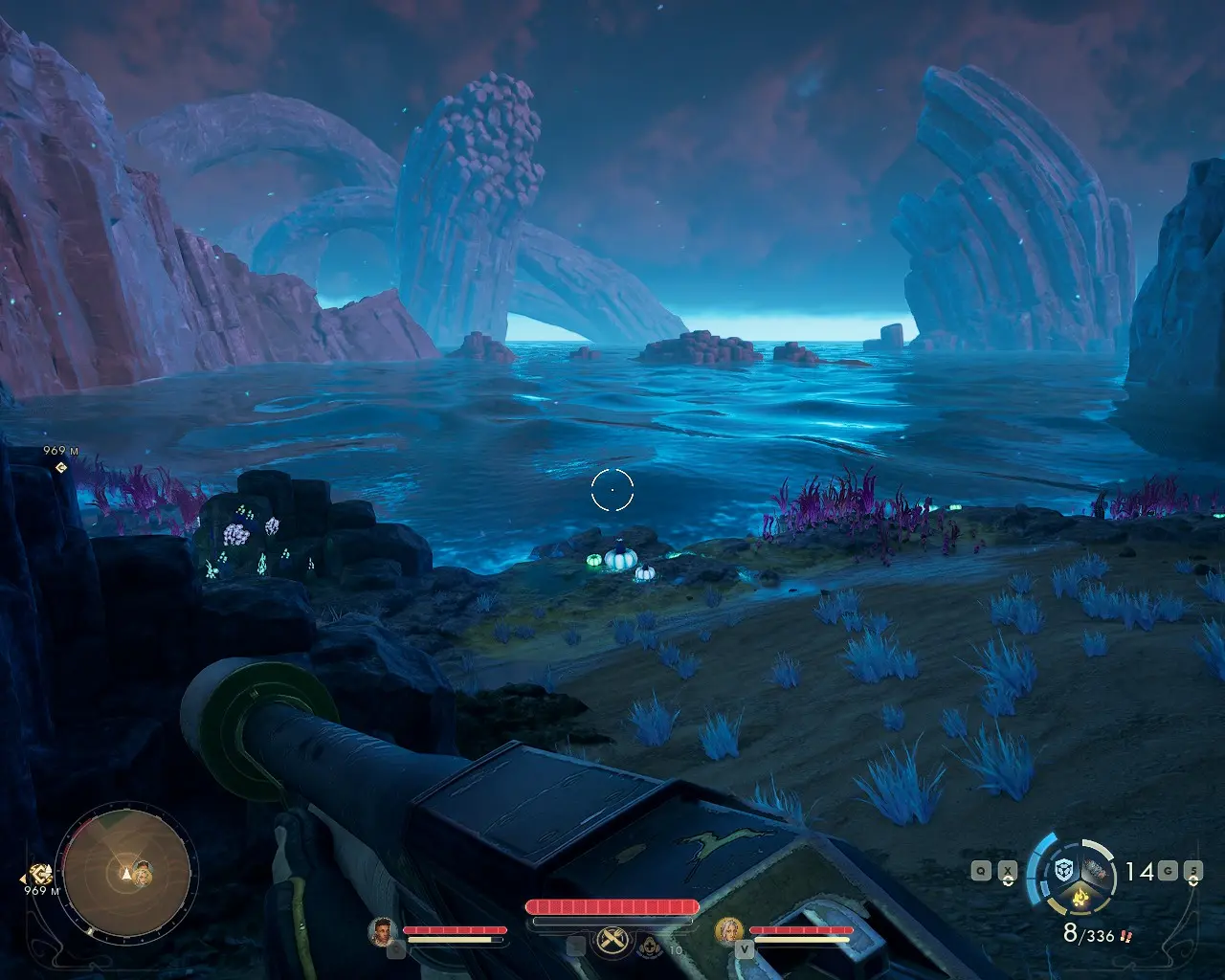Select the blonde companion portrait

pyautogui.click(x=729, y=930)
